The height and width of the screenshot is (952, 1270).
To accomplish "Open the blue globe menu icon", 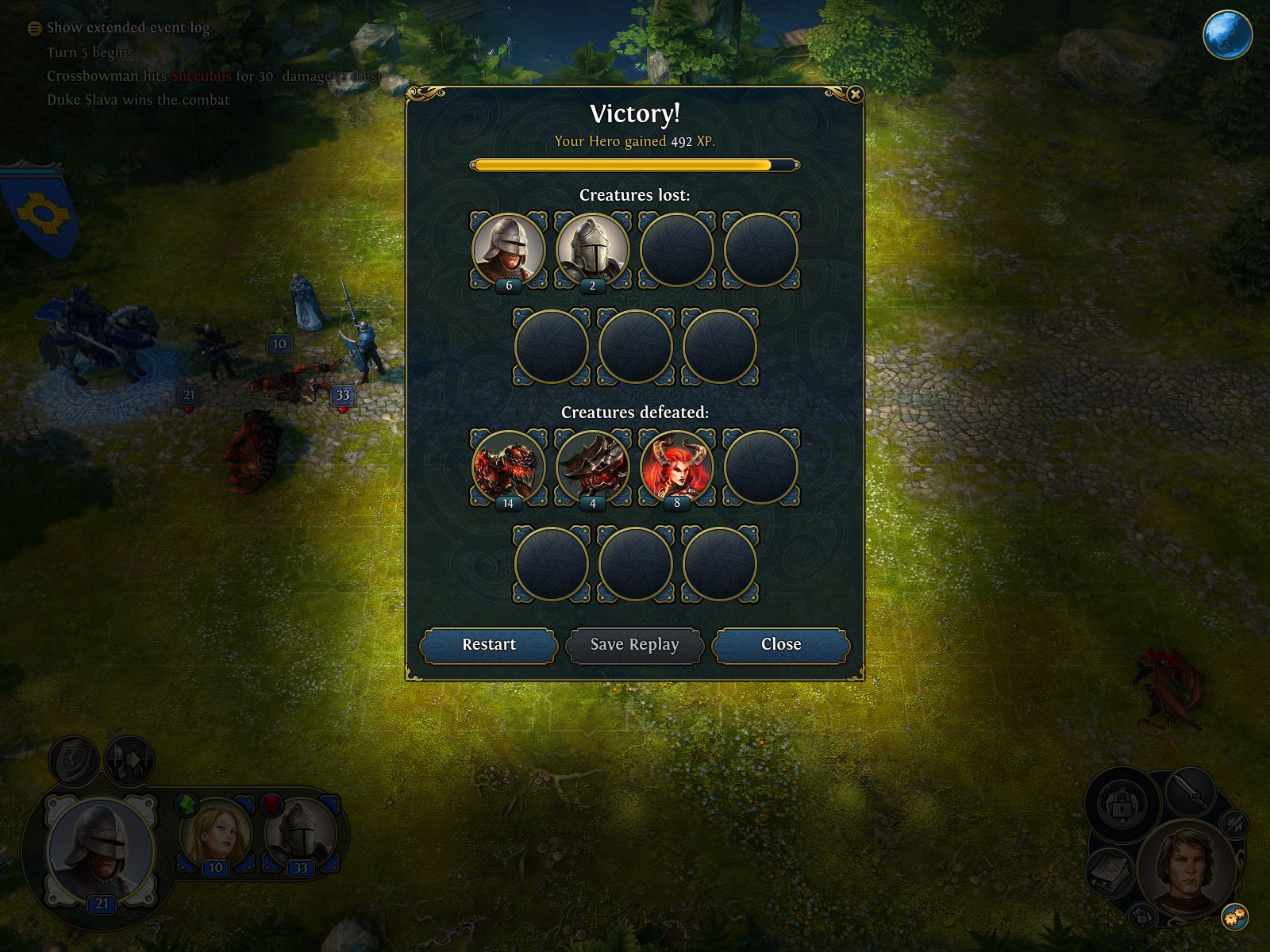I will pyautogui.click(x=1227, y=35).
